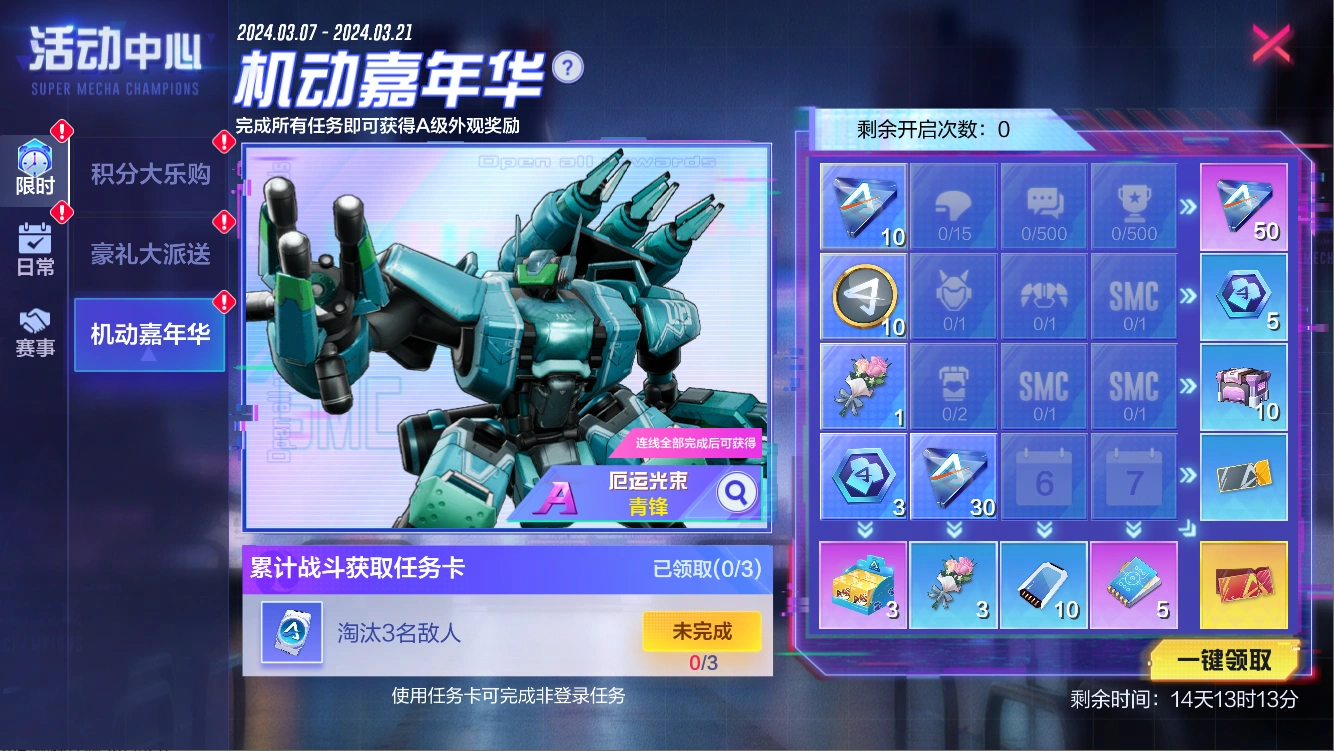Screen dimensions: 1334x751
Task: Click the chat bubble task showing 0/500
Action: [1043, 206]
